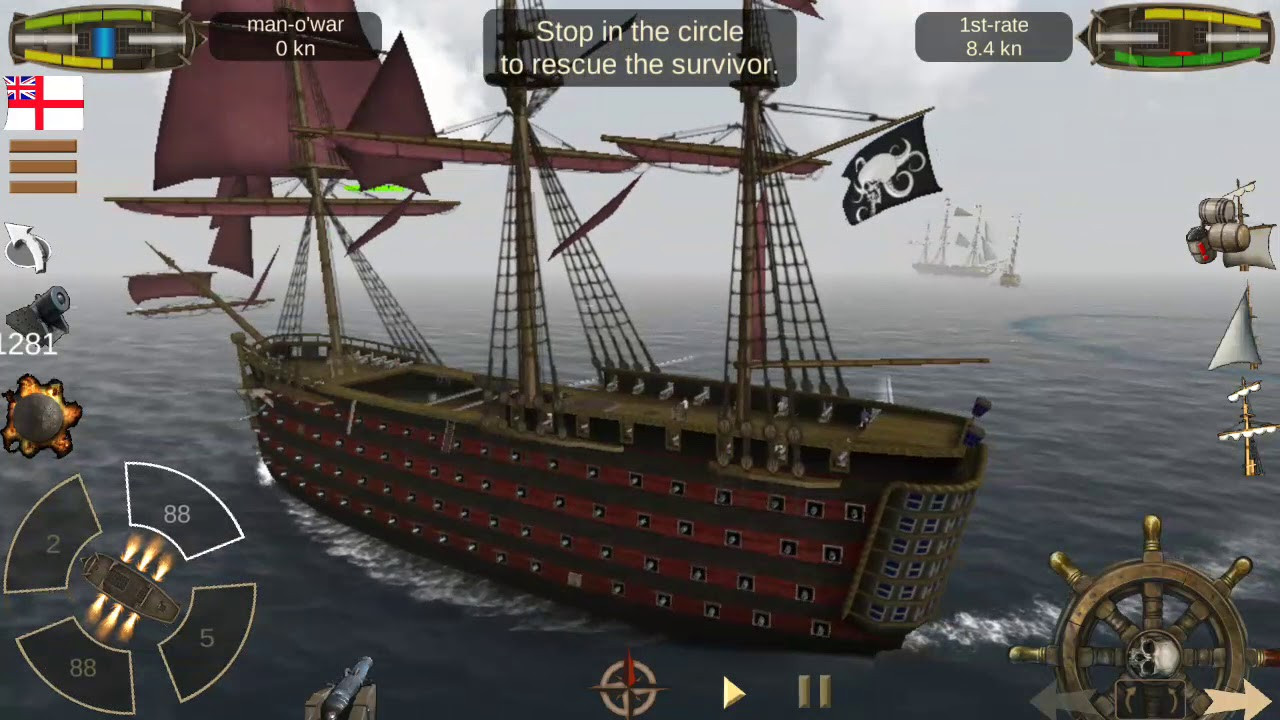Choose the exploding cannonball ammo icon
1280x720 pixels.
tap(40, 417)
